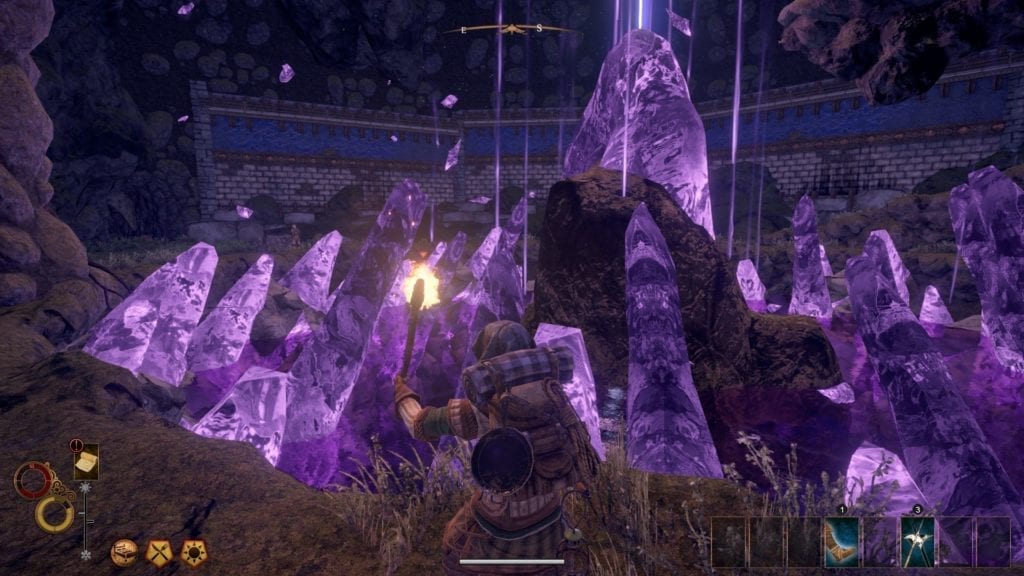1024x576 pixels.
Task: Open the scroll quest notification
Action: (x=85, y=462)
